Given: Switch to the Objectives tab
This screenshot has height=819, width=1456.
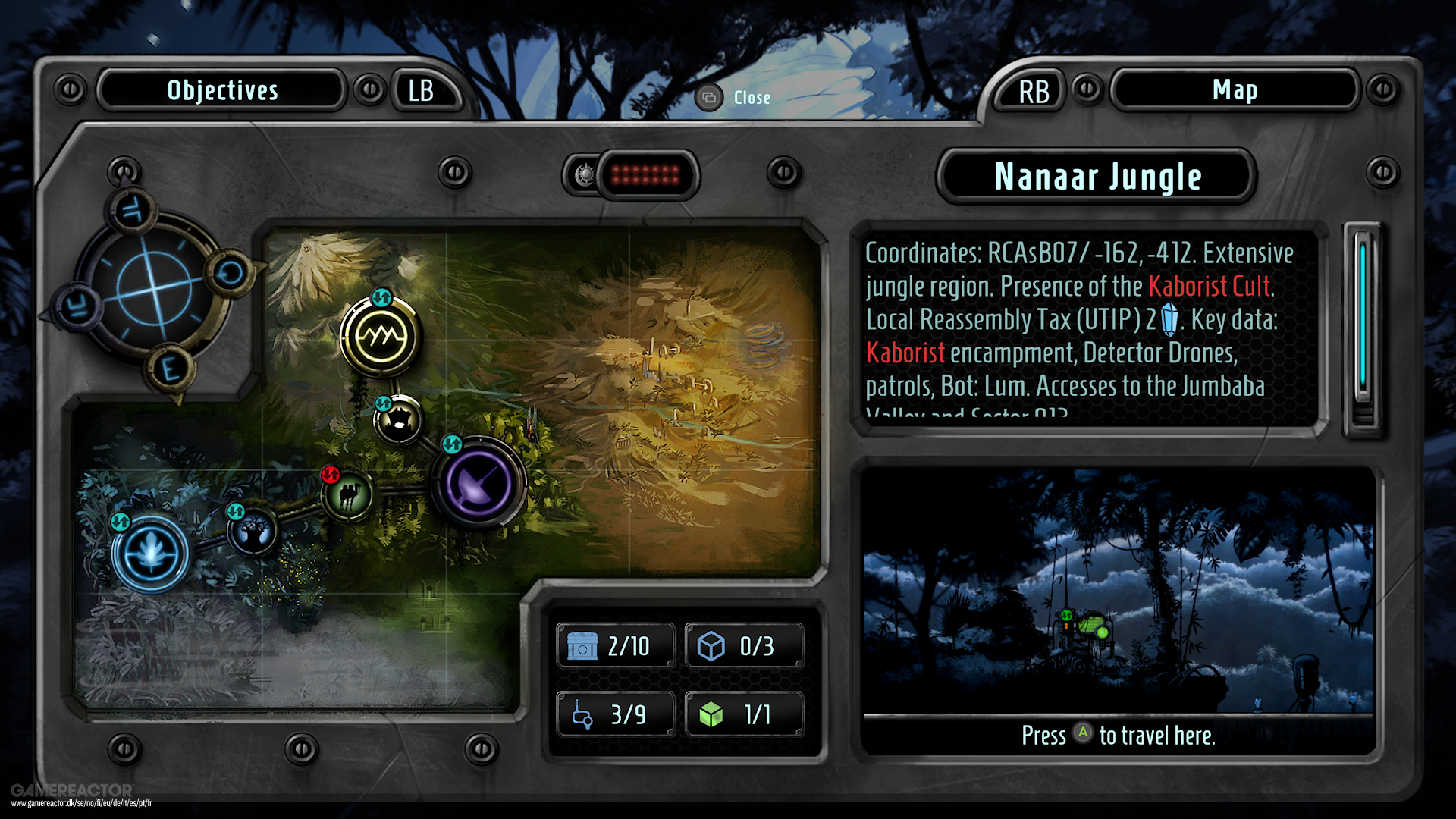Looking at the screenshot, I should pos(222,90).
